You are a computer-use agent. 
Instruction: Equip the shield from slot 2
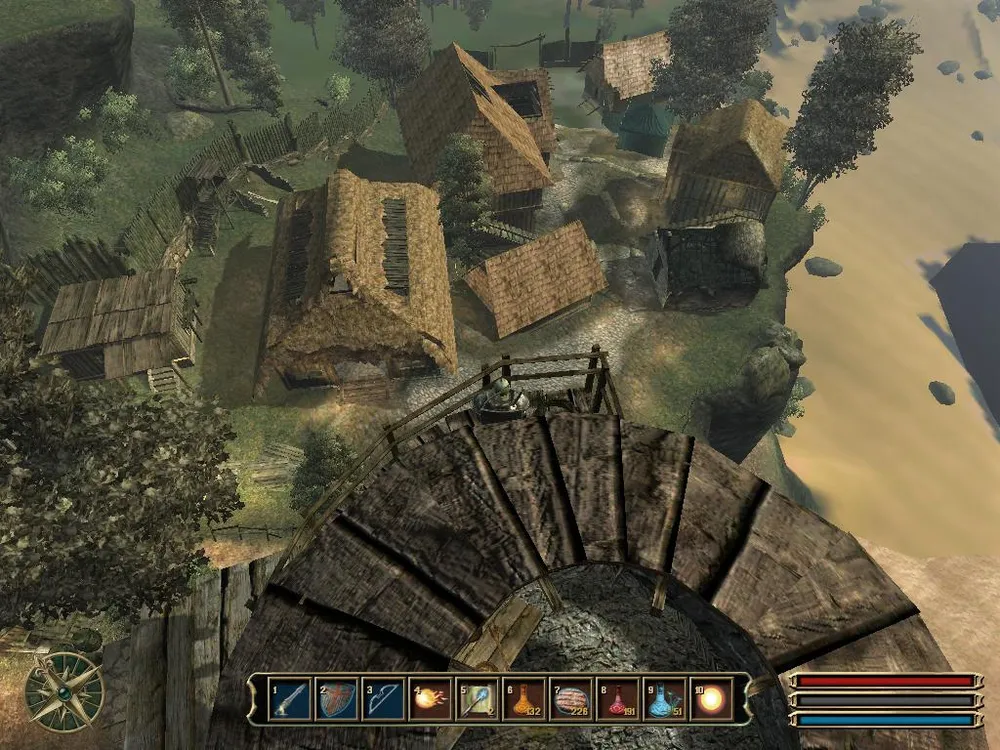coord(336,698)
